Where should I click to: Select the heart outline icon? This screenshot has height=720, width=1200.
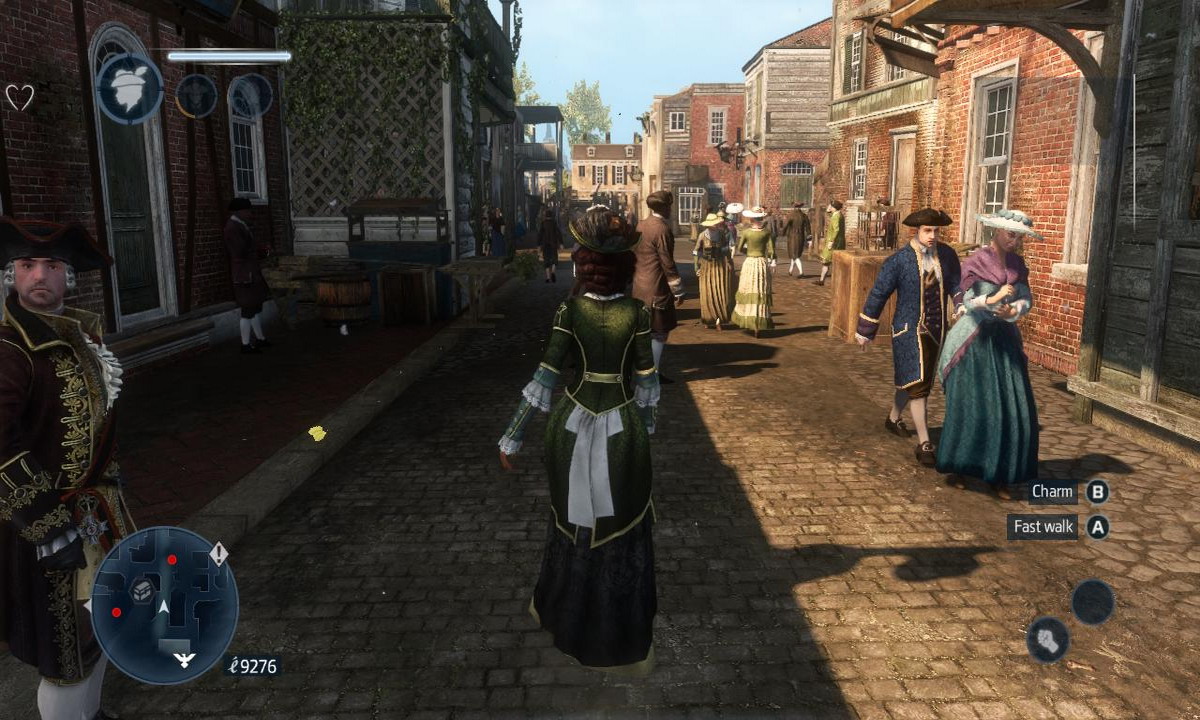click(20, 97)
